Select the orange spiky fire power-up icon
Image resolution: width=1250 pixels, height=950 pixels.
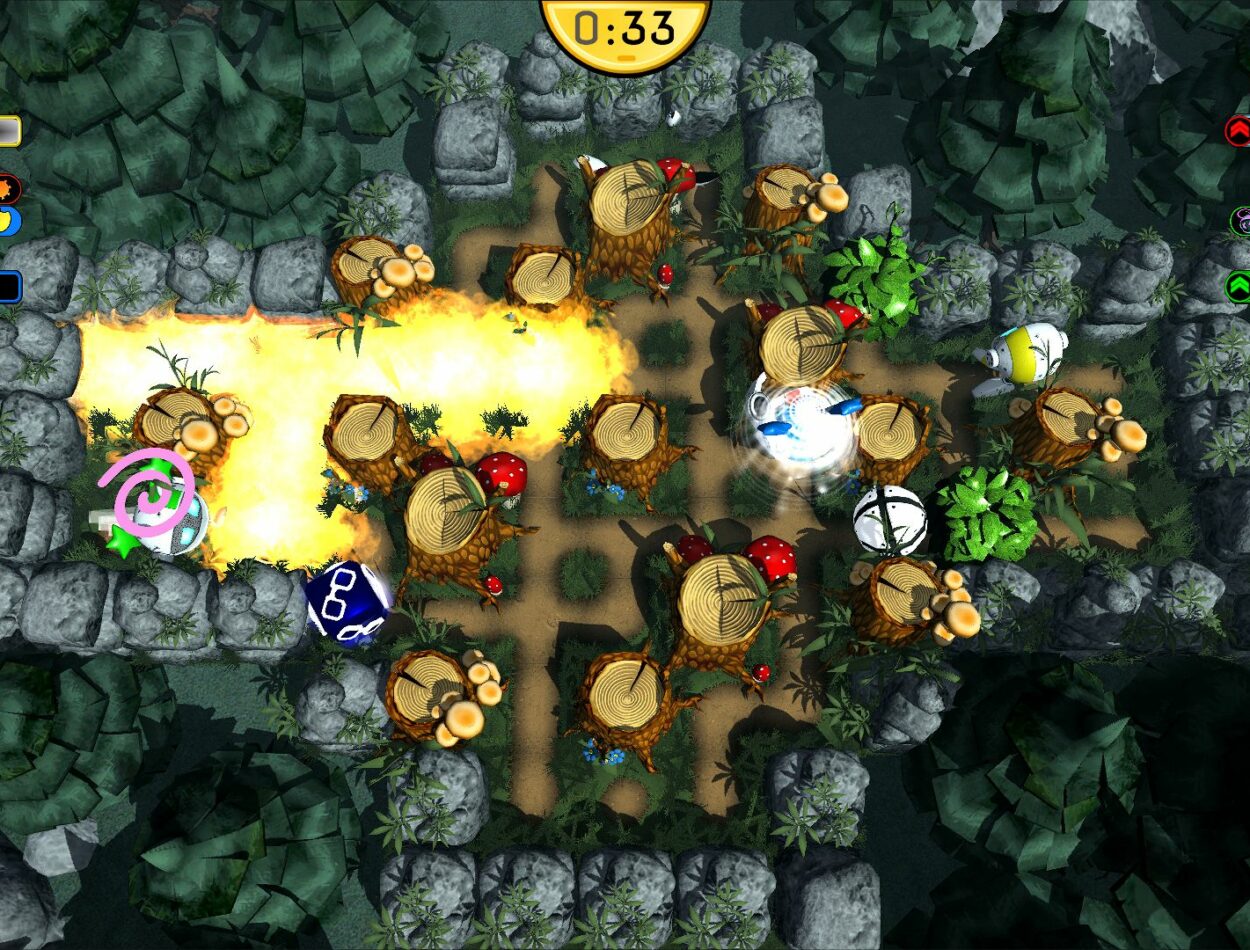click(8, 188)
